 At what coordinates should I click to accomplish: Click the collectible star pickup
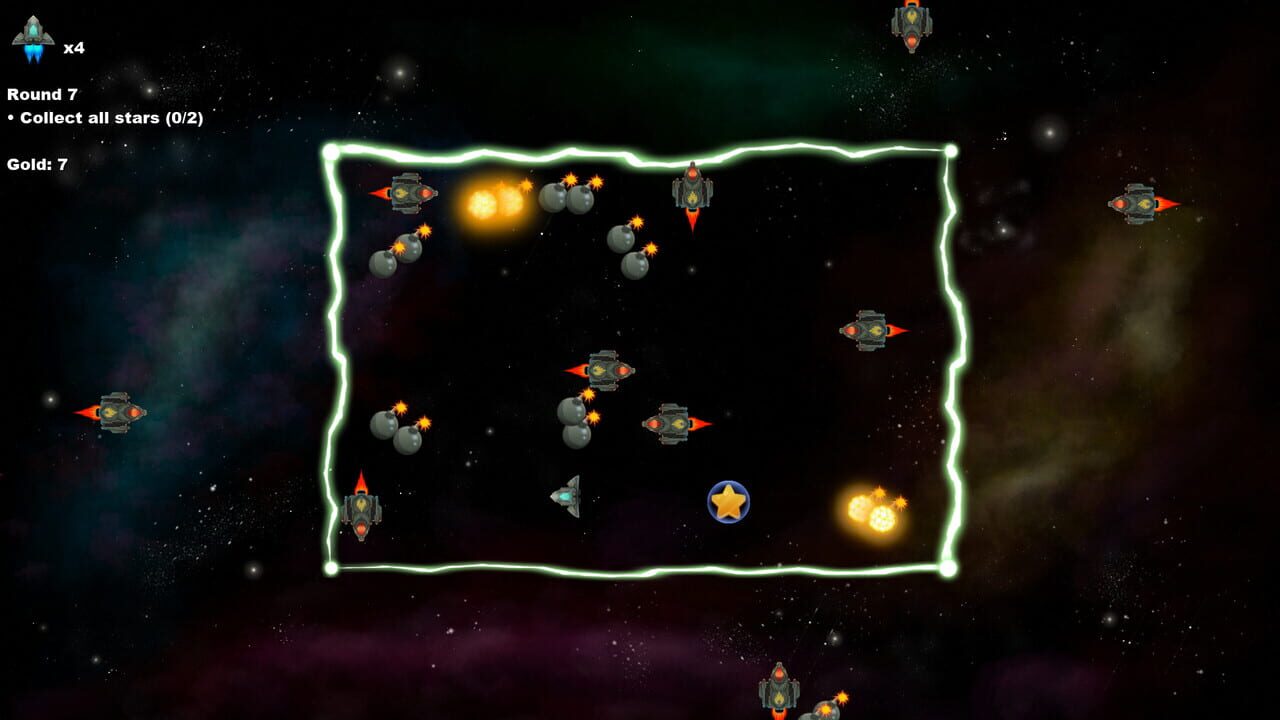point(729,502)
